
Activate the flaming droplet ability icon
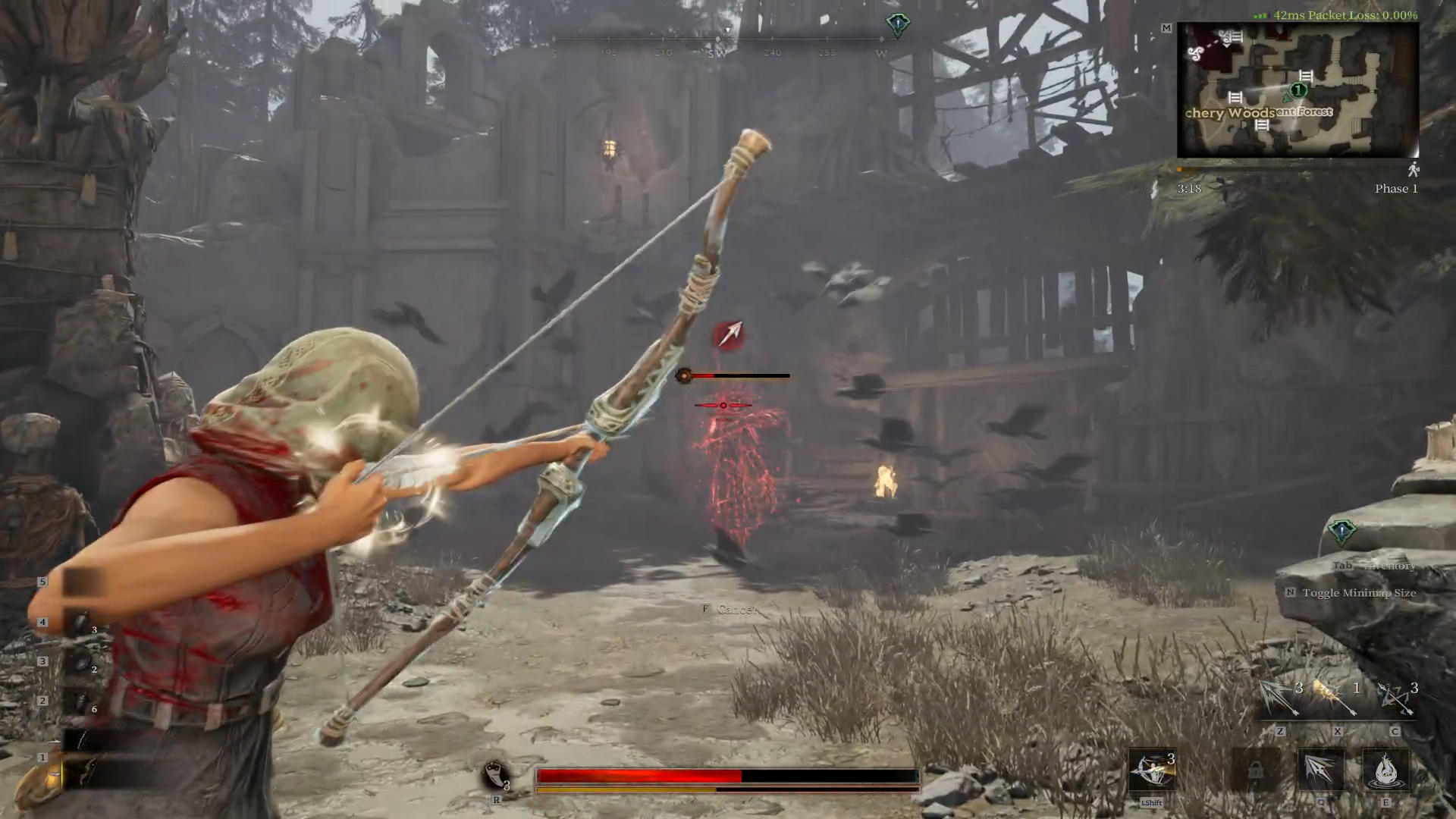point(1385,770)
